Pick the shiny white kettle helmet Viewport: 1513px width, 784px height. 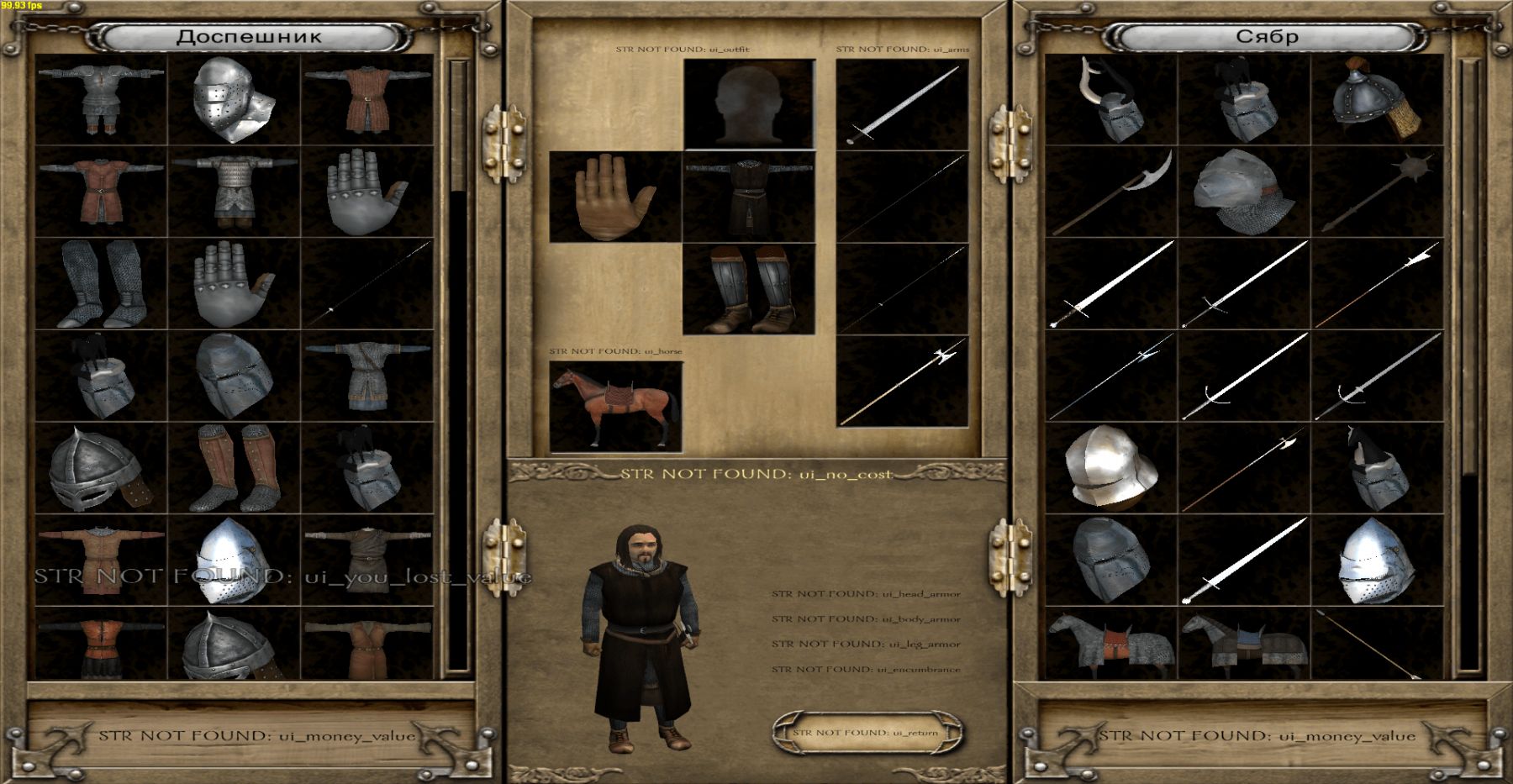tap(1111, 468)
